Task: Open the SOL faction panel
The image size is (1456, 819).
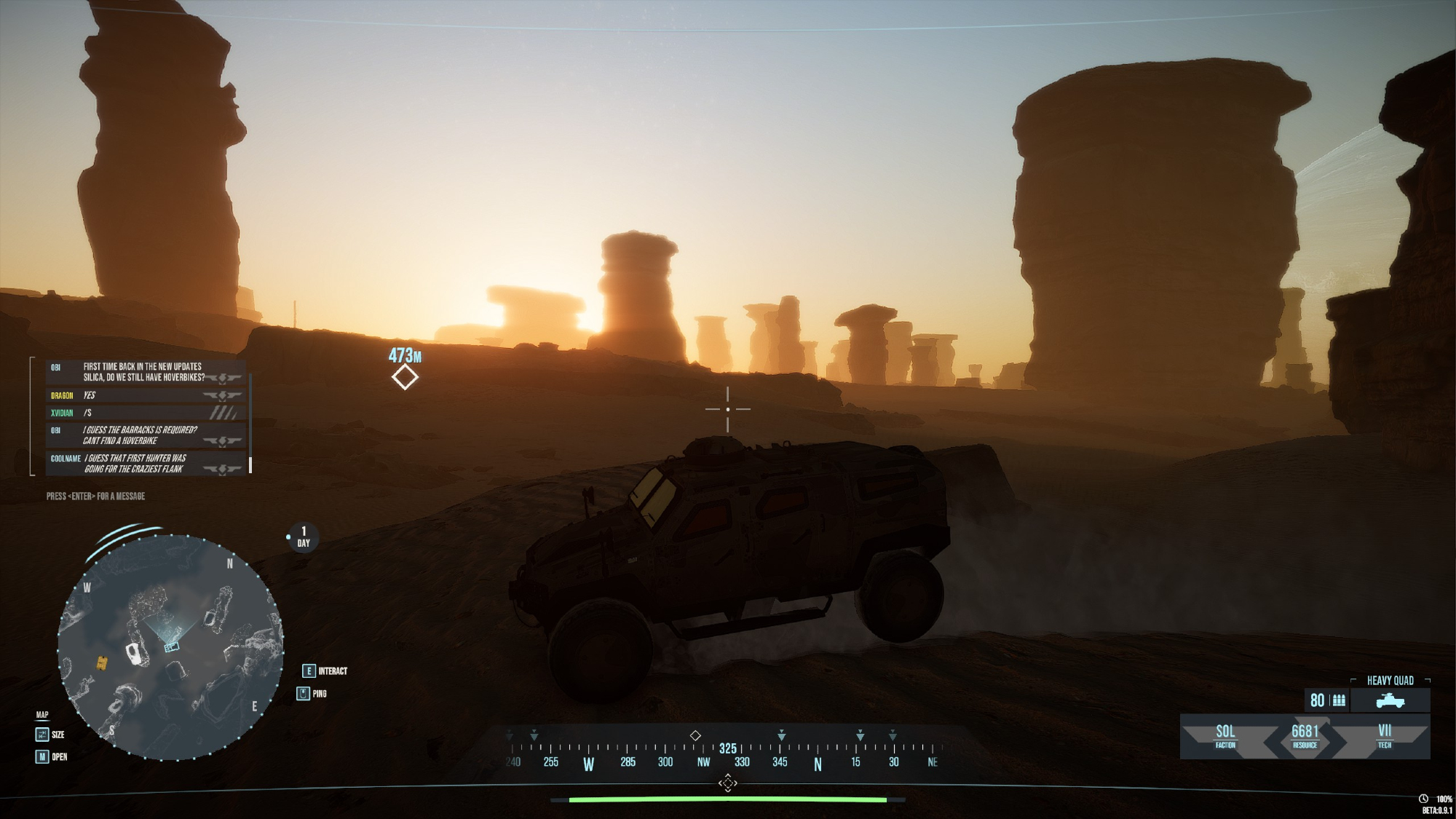Action: coord(1225,736)
